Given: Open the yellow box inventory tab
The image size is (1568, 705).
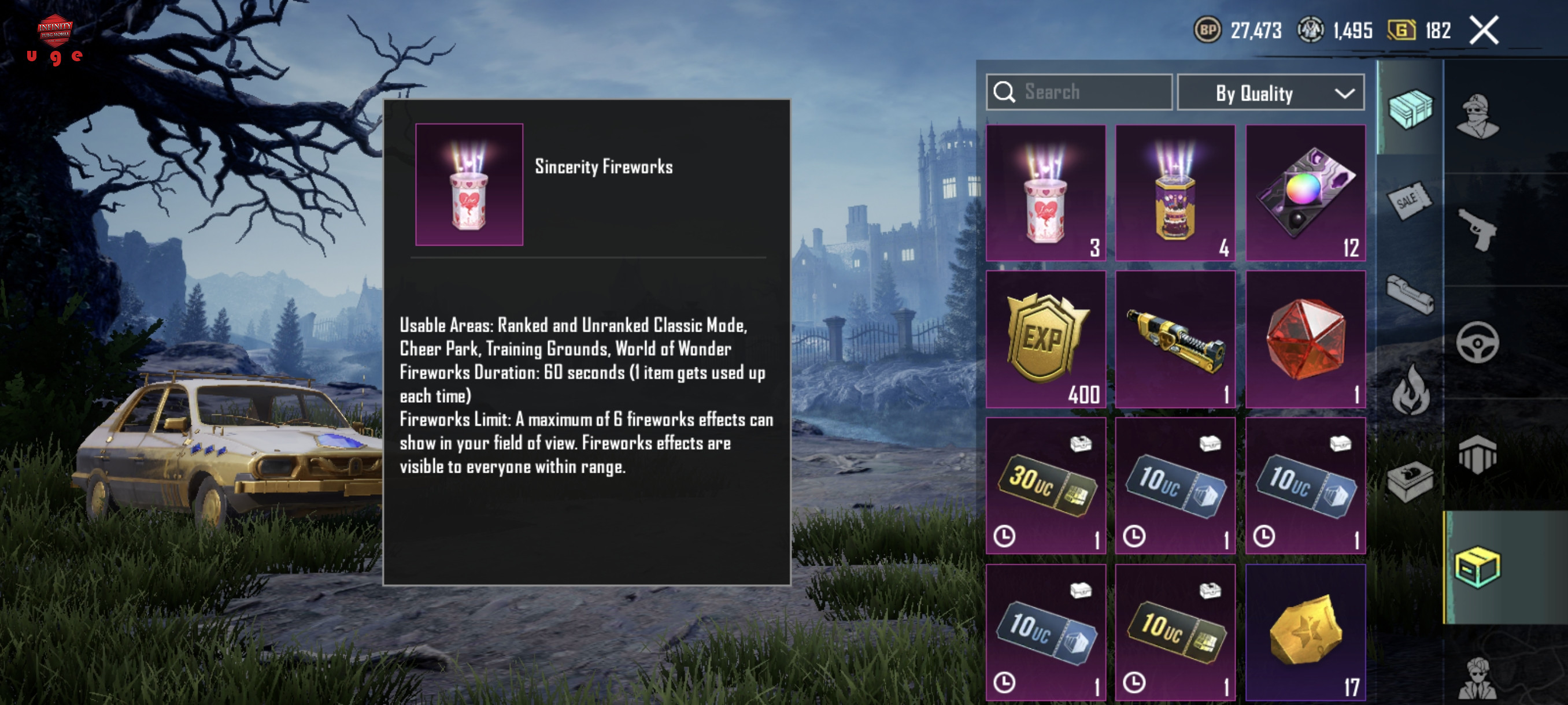Looking at the screenshot, I should tap(1478, 567).
